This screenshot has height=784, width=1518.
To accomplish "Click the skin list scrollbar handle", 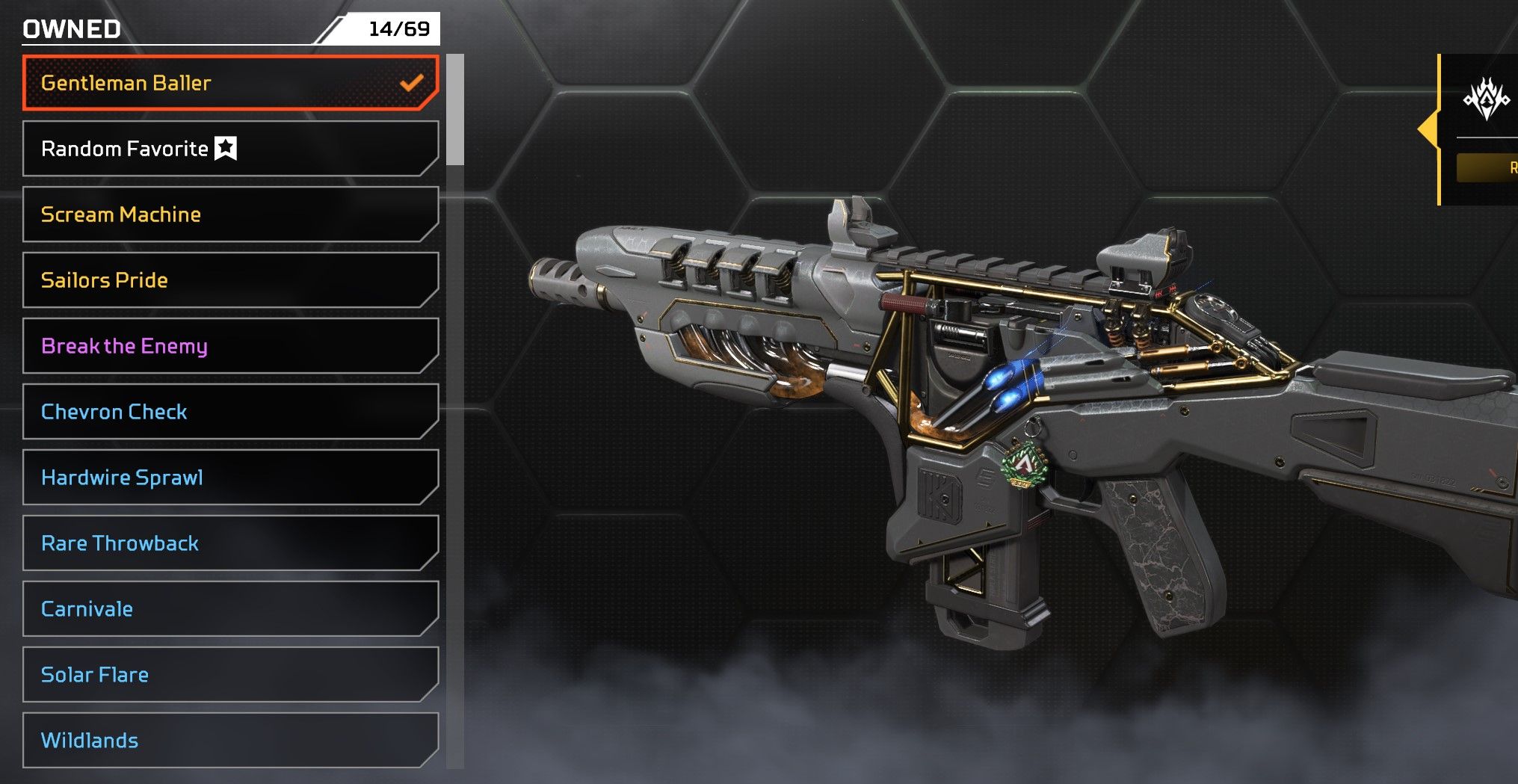I will coord(455,109).
